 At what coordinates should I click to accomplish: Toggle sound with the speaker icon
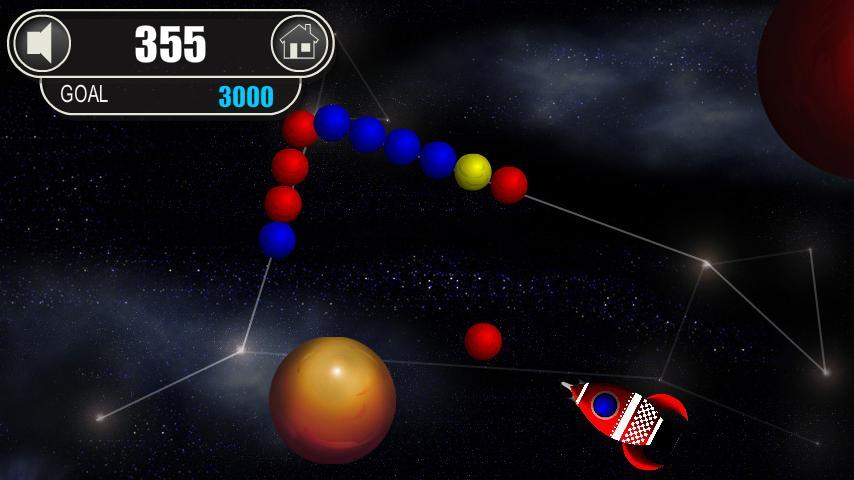[41, 44]
